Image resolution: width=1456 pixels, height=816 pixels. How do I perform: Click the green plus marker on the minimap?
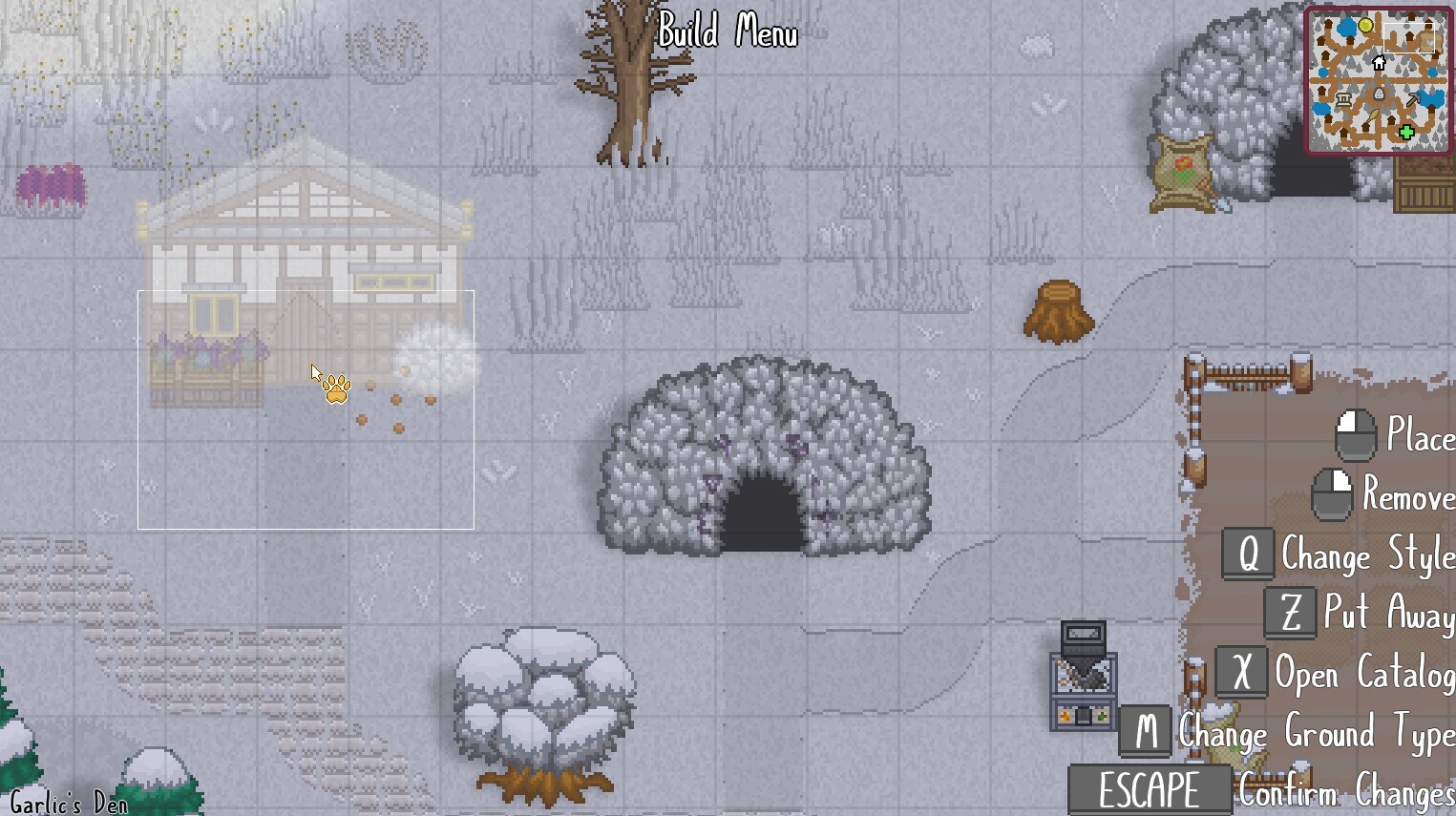[1406, 132]
